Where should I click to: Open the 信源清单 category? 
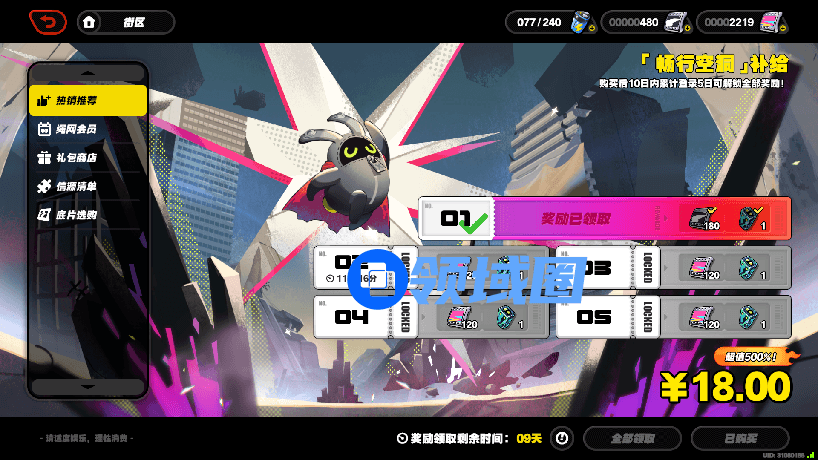point(88,186)
